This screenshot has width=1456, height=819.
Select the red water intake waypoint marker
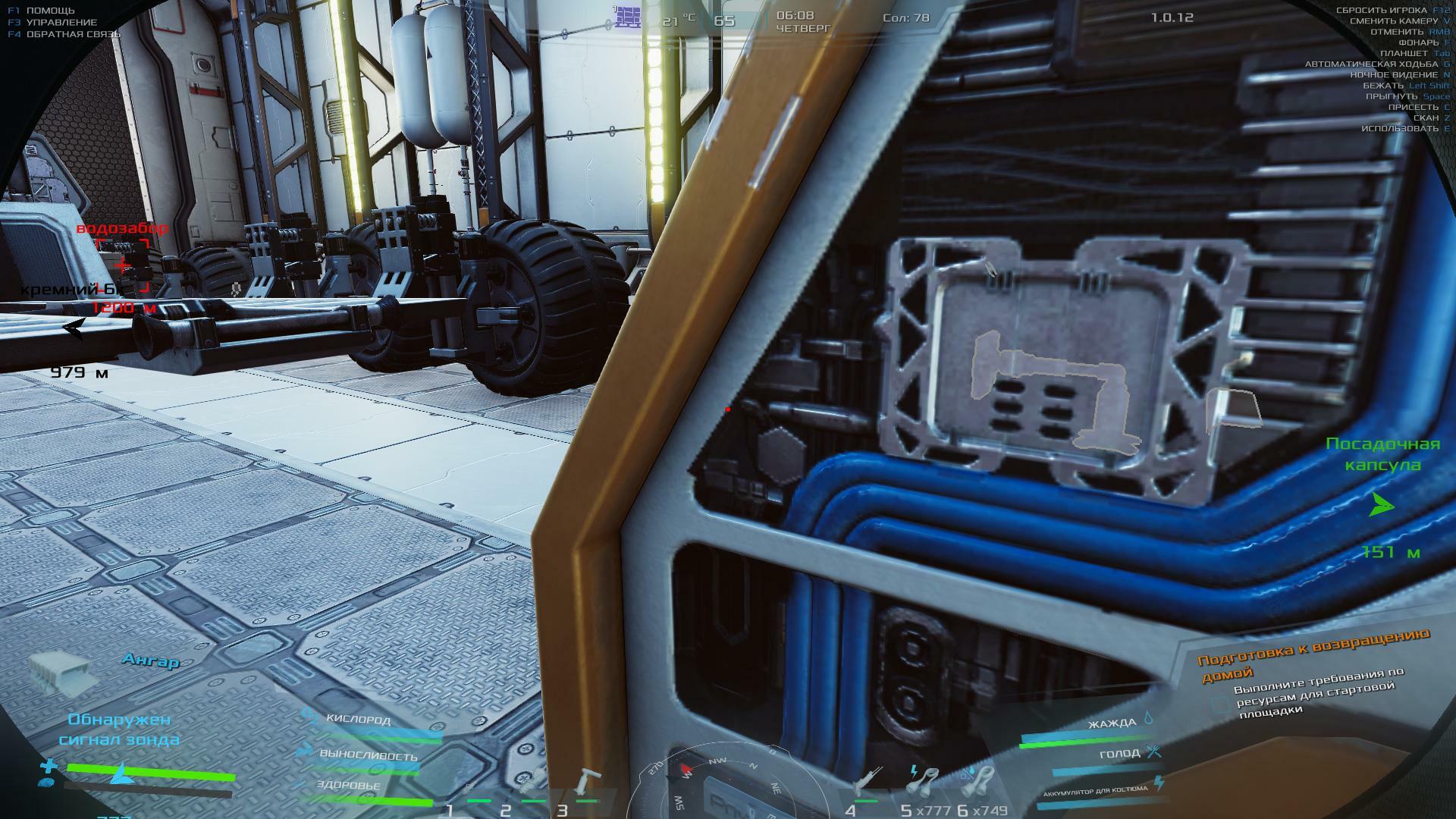(x=122, y=265)
